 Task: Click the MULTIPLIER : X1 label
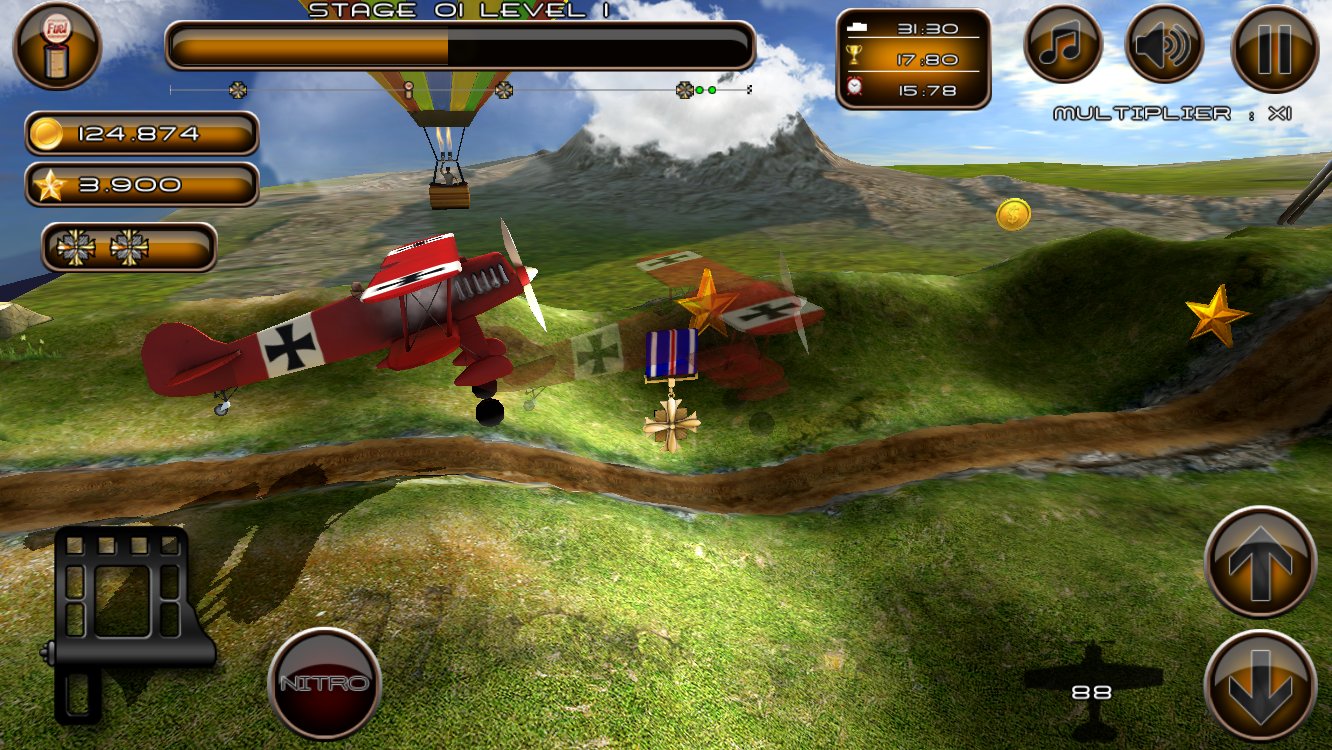[1171, 113]
